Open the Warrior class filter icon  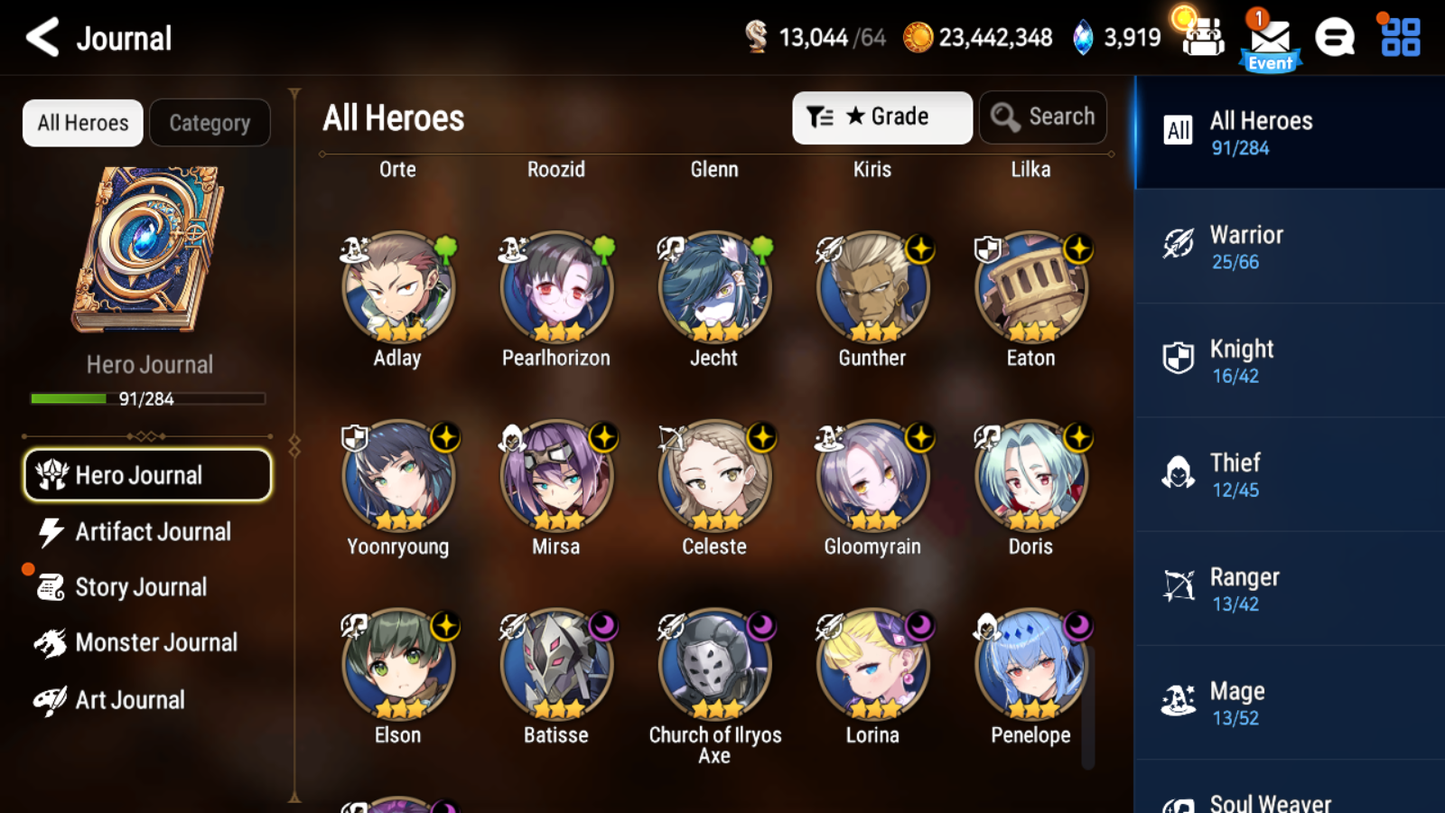(x=1180, y=244)
